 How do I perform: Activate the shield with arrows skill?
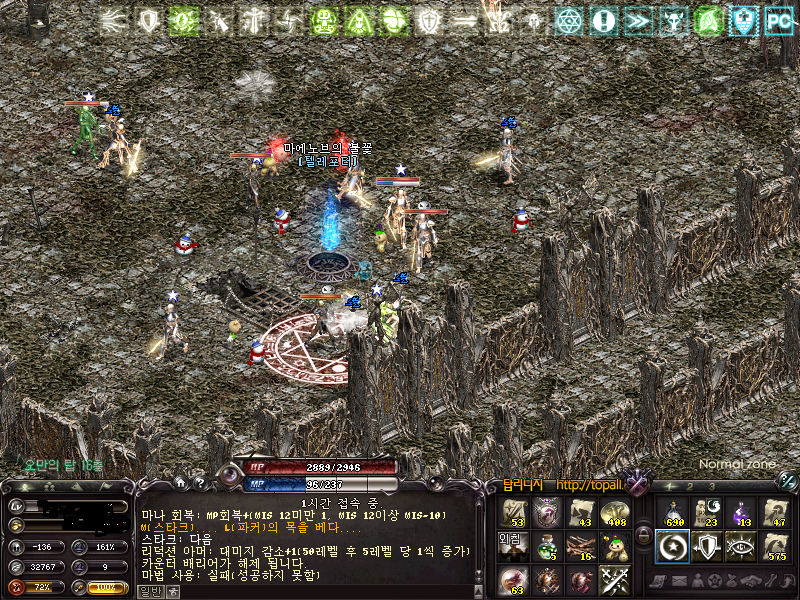pos(707,545)
